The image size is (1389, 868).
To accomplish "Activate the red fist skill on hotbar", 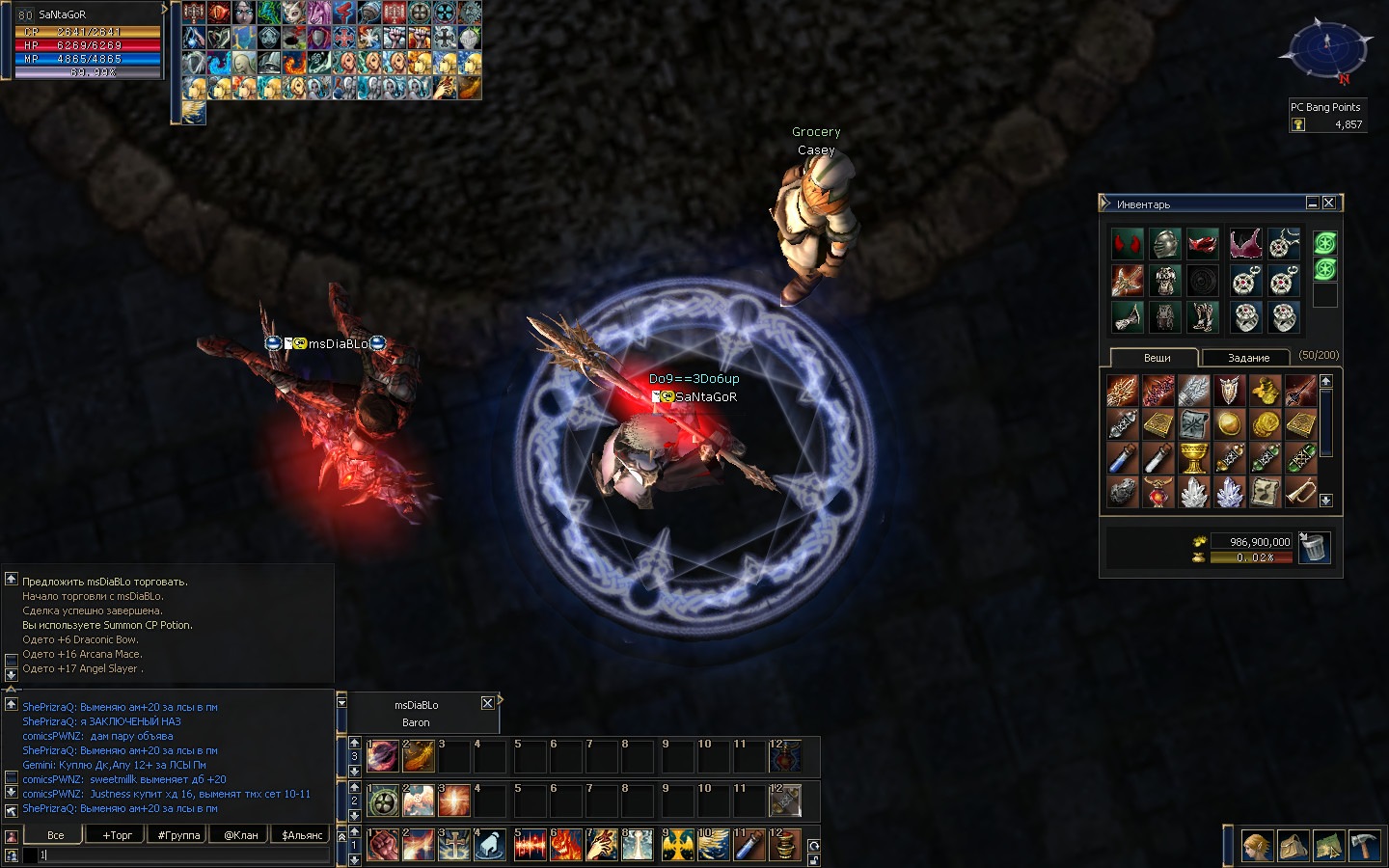I will pyautogui.click(x=383, y=846).
